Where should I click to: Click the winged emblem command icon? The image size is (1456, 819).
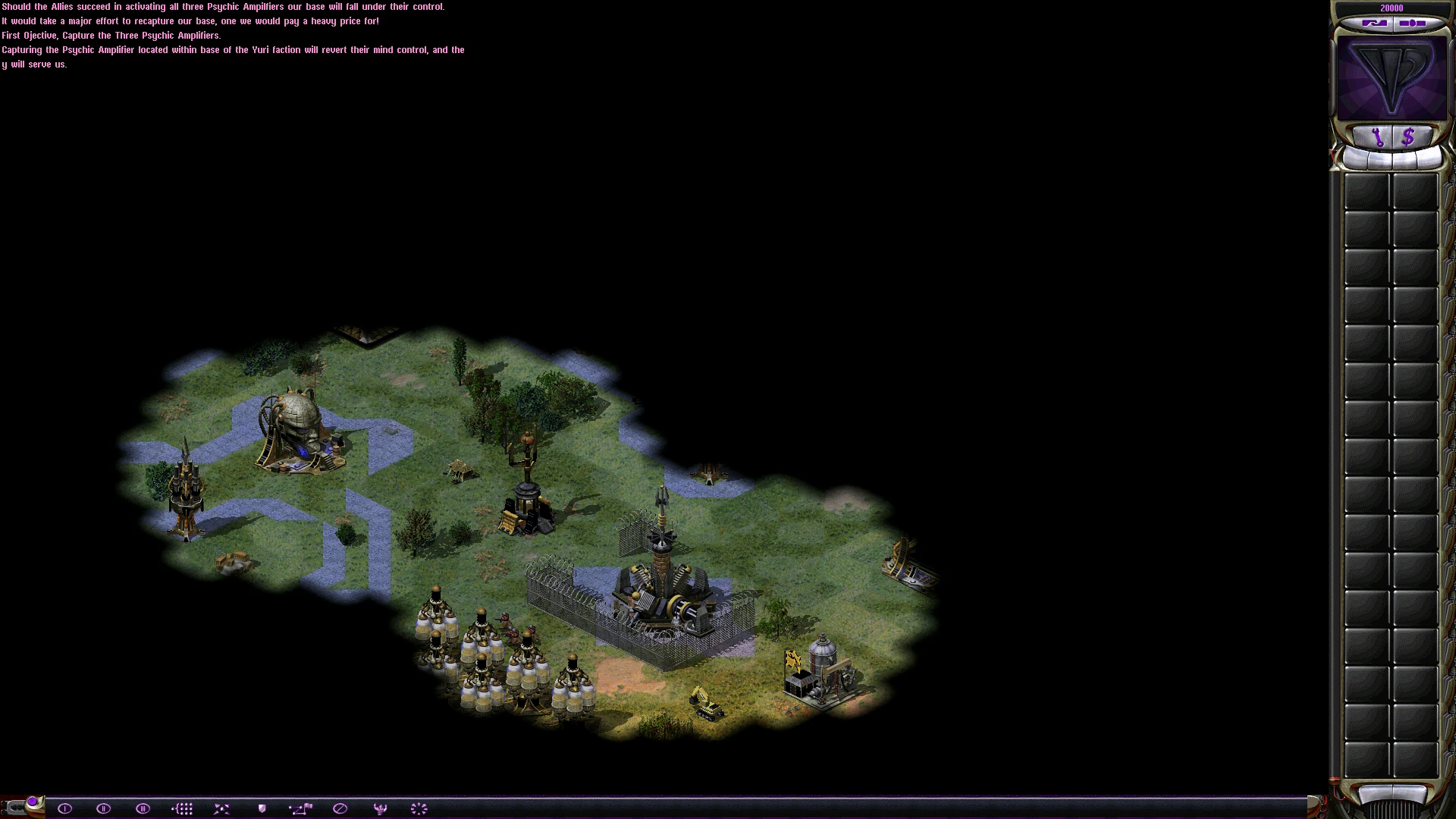[381, 808]
